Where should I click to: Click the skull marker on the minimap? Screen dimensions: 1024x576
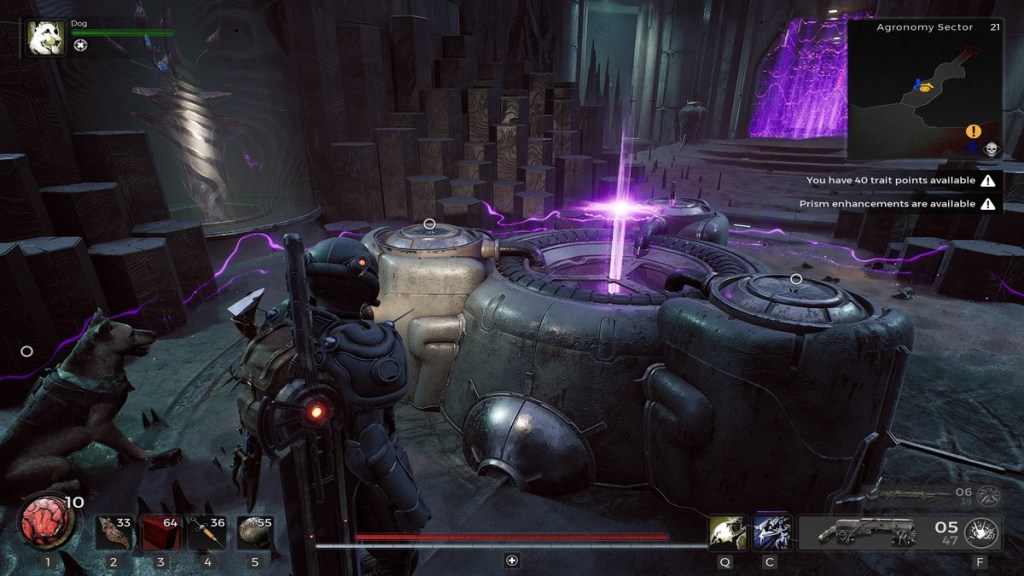(x=992, y=149)
